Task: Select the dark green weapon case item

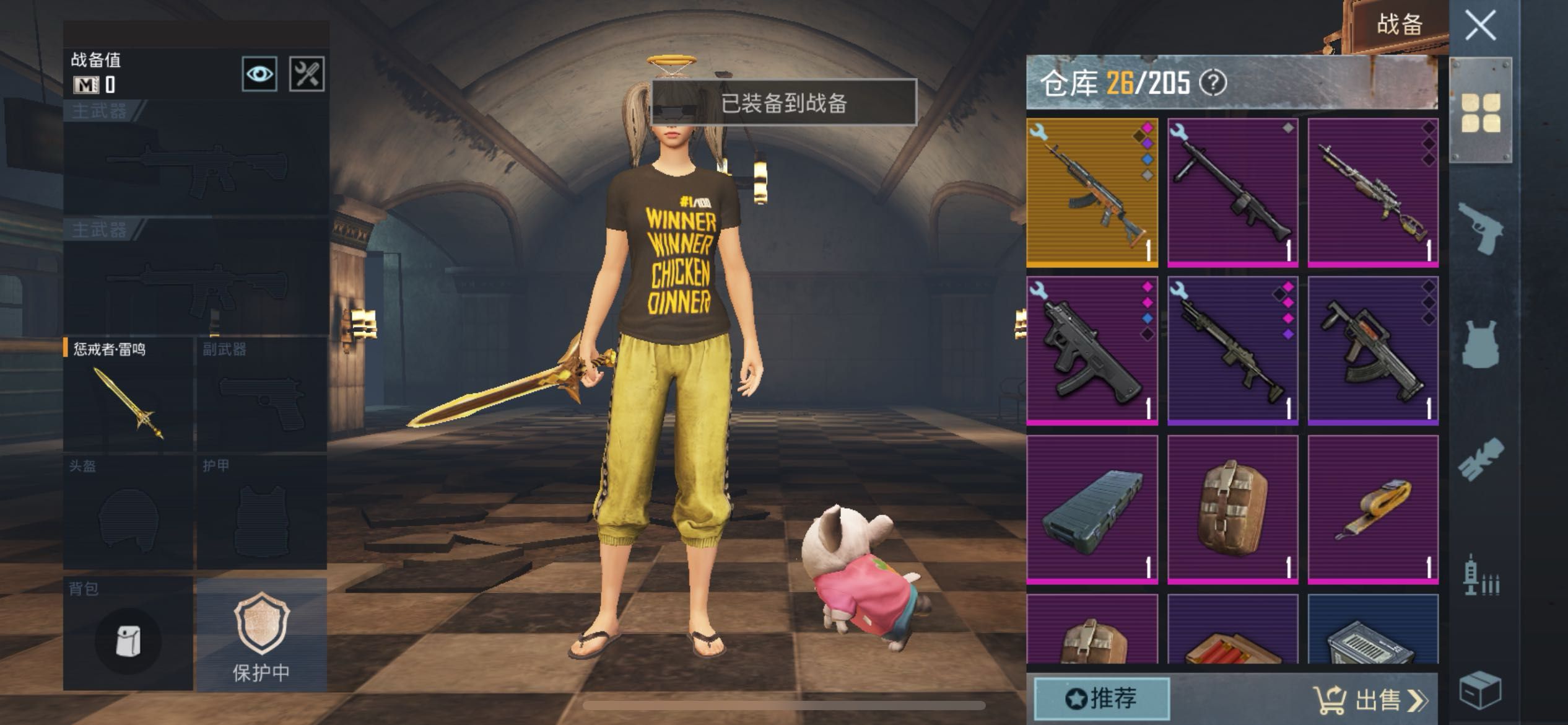Action: pos(1092,510)
